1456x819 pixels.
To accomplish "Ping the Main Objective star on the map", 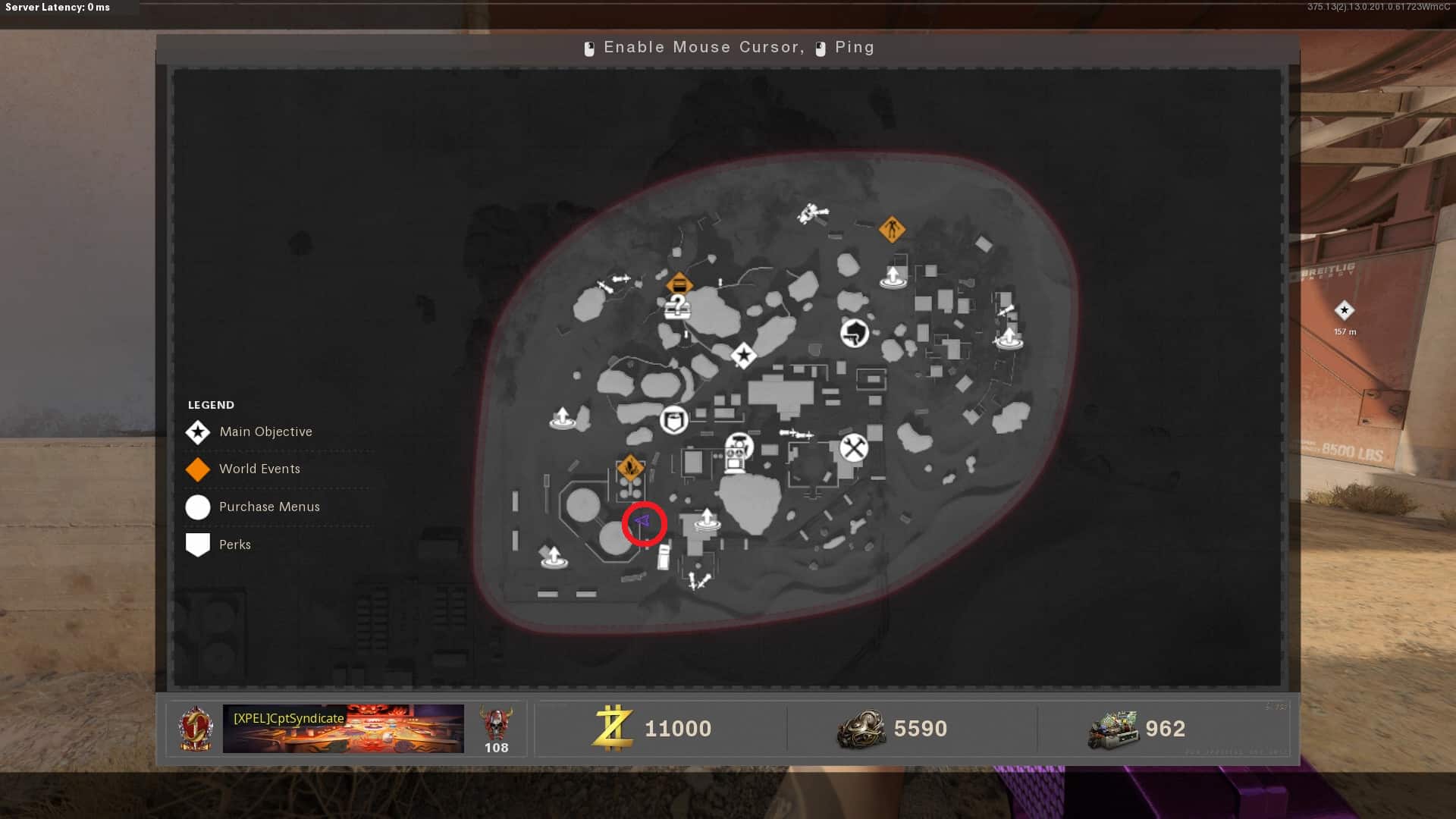I will coord(743,355).
